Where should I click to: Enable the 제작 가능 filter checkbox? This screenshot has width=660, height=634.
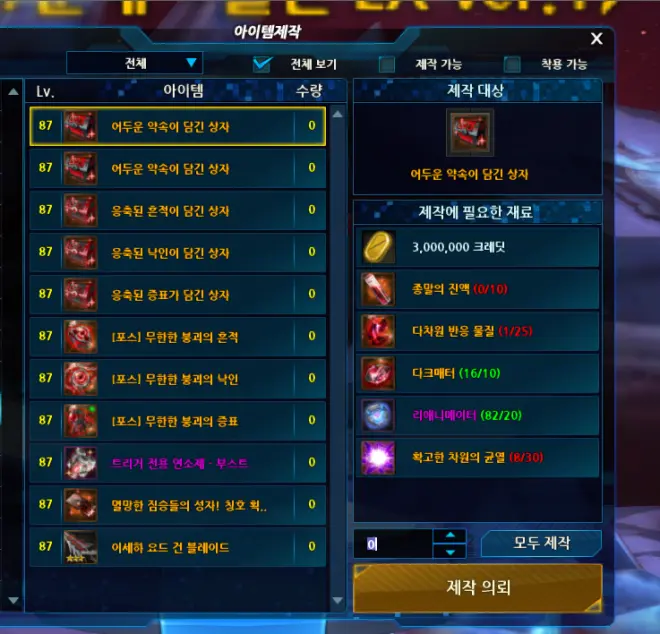(x=387, y=64)
